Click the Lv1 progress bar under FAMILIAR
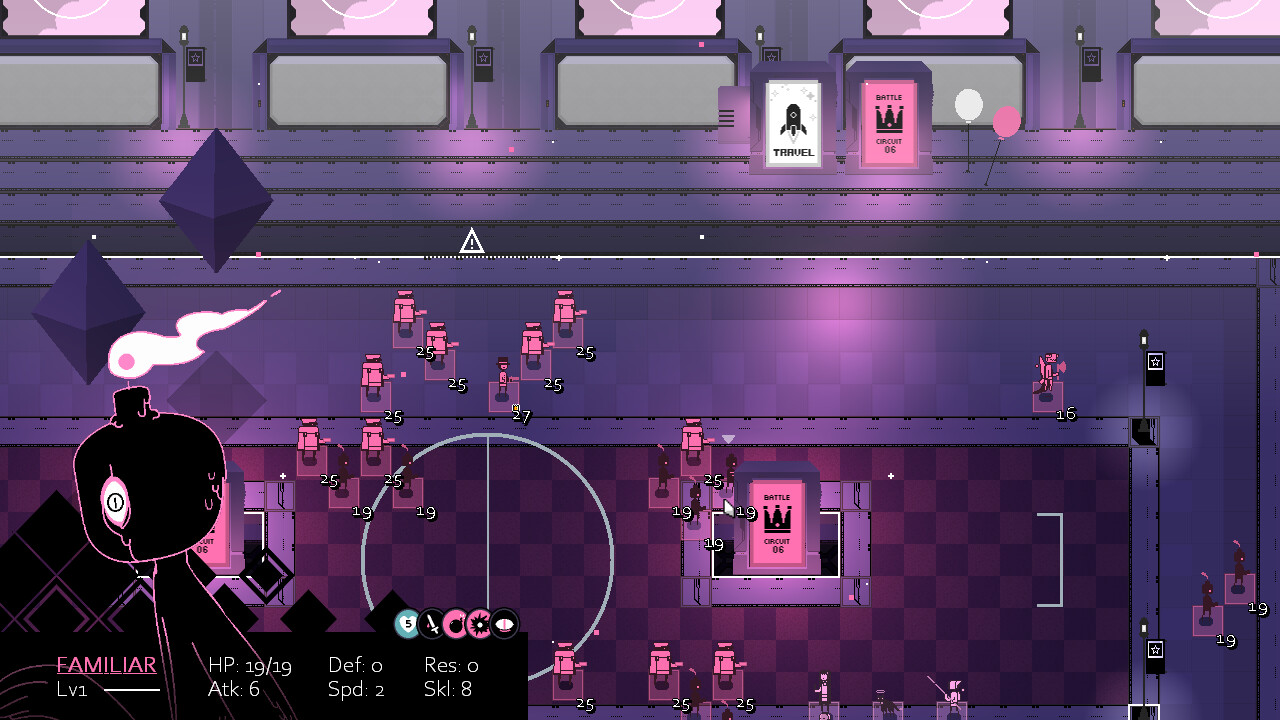 (130, 690)
